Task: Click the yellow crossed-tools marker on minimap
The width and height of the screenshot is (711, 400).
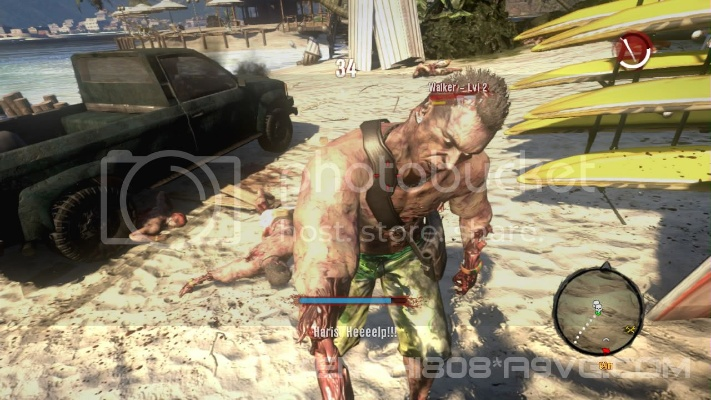Action: click(630, 328)
